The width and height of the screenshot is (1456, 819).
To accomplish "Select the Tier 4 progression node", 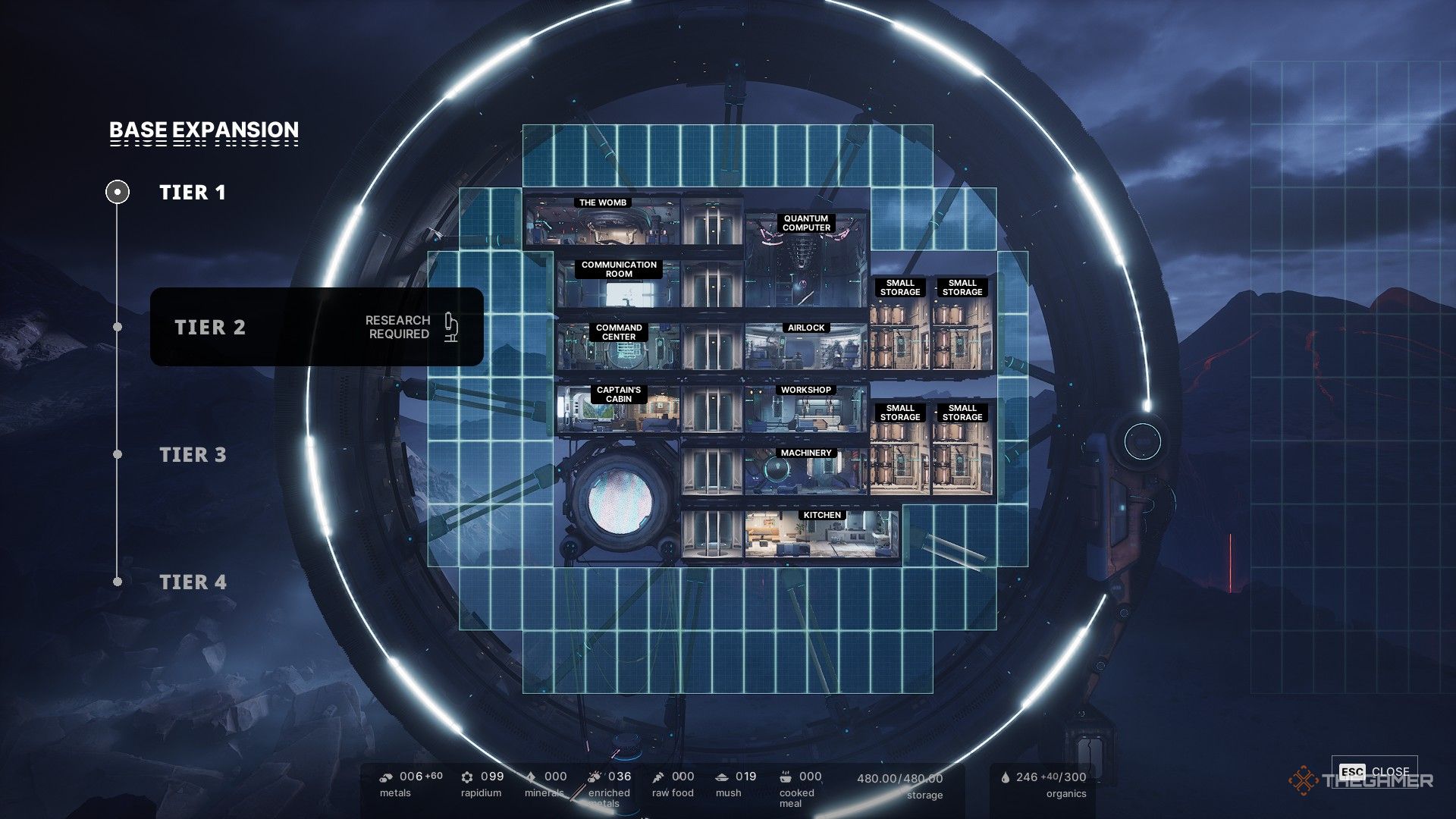I will [118, 582].
